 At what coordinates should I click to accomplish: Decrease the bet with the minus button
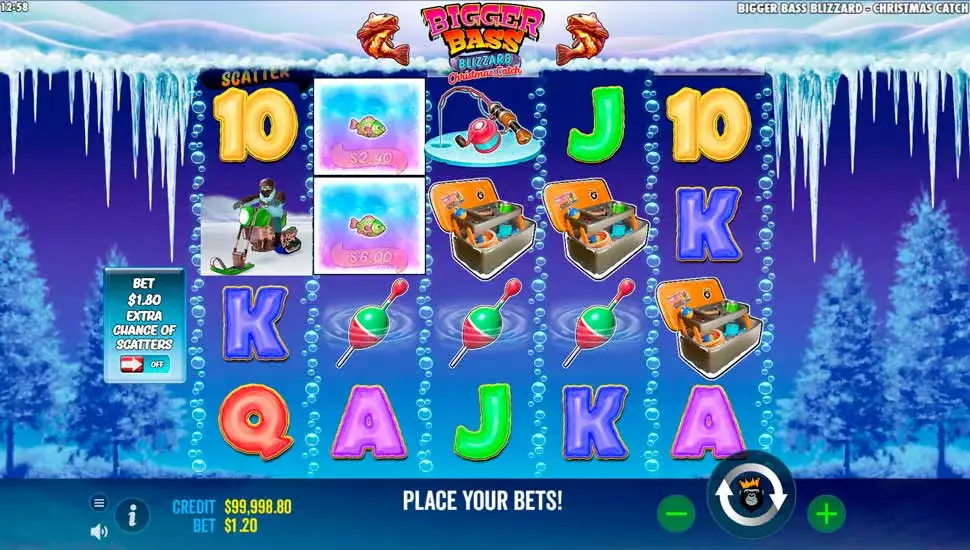tap(676, 514)
